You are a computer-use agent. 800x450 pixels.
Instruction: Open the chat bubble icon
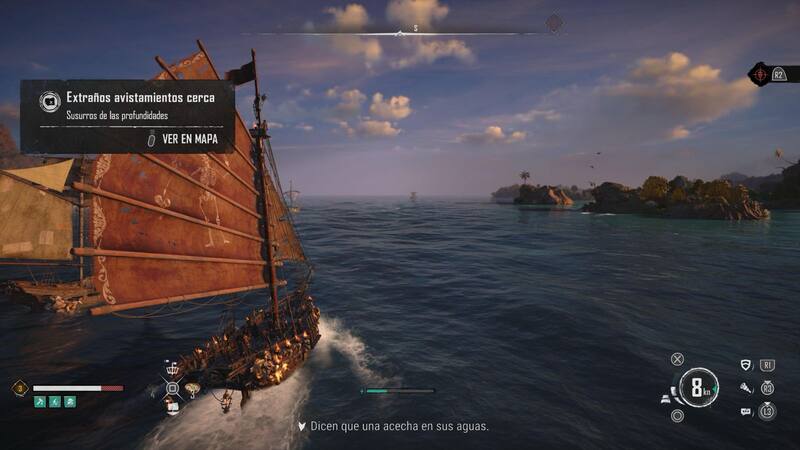tap(745, 411)
